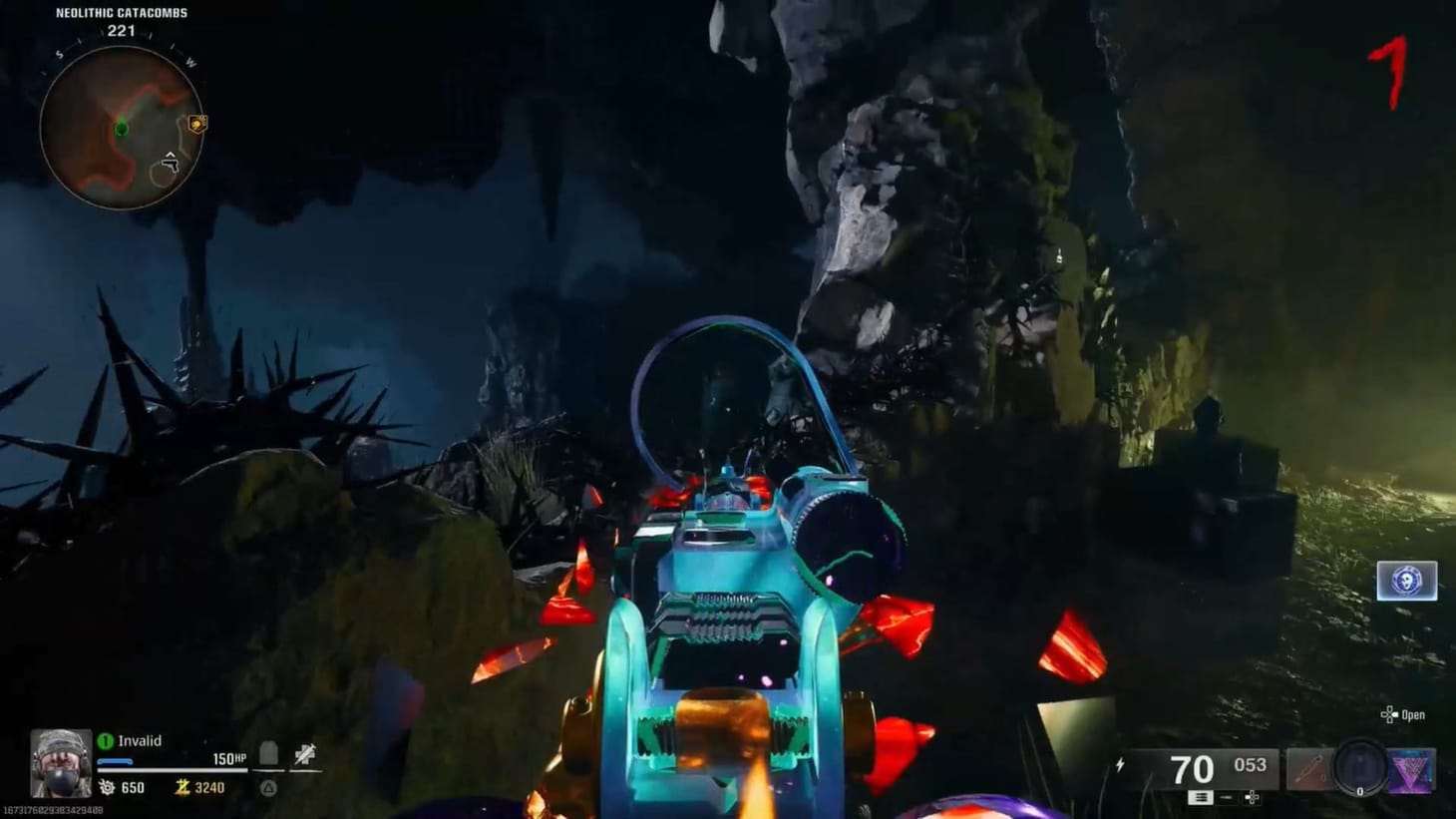The image size is (1456, 819).
Task: Click the blue skull ability icon on right
Action: click(1407, 582)
